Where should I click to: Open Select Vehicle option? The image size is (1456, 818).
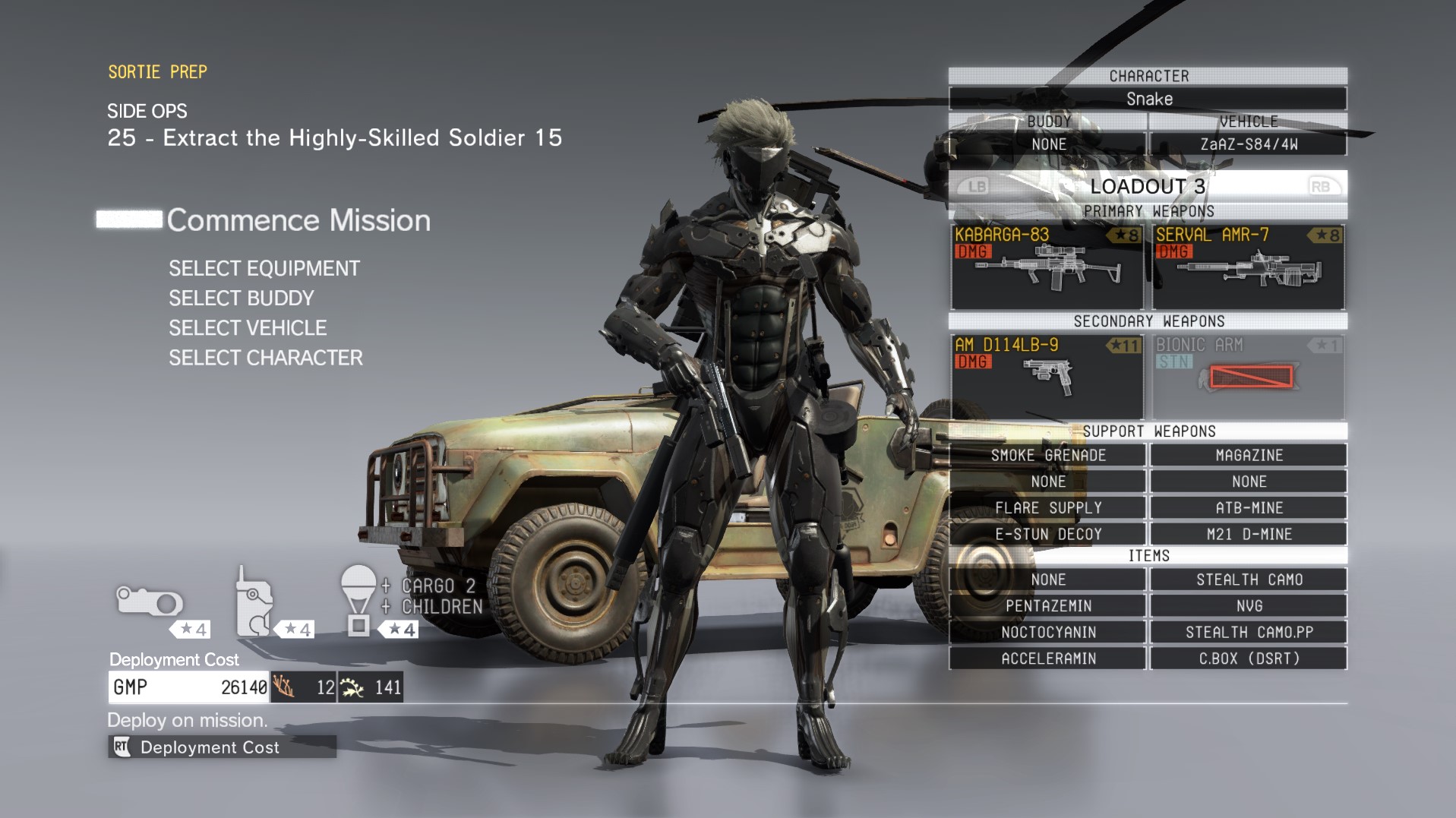(248, 328)
